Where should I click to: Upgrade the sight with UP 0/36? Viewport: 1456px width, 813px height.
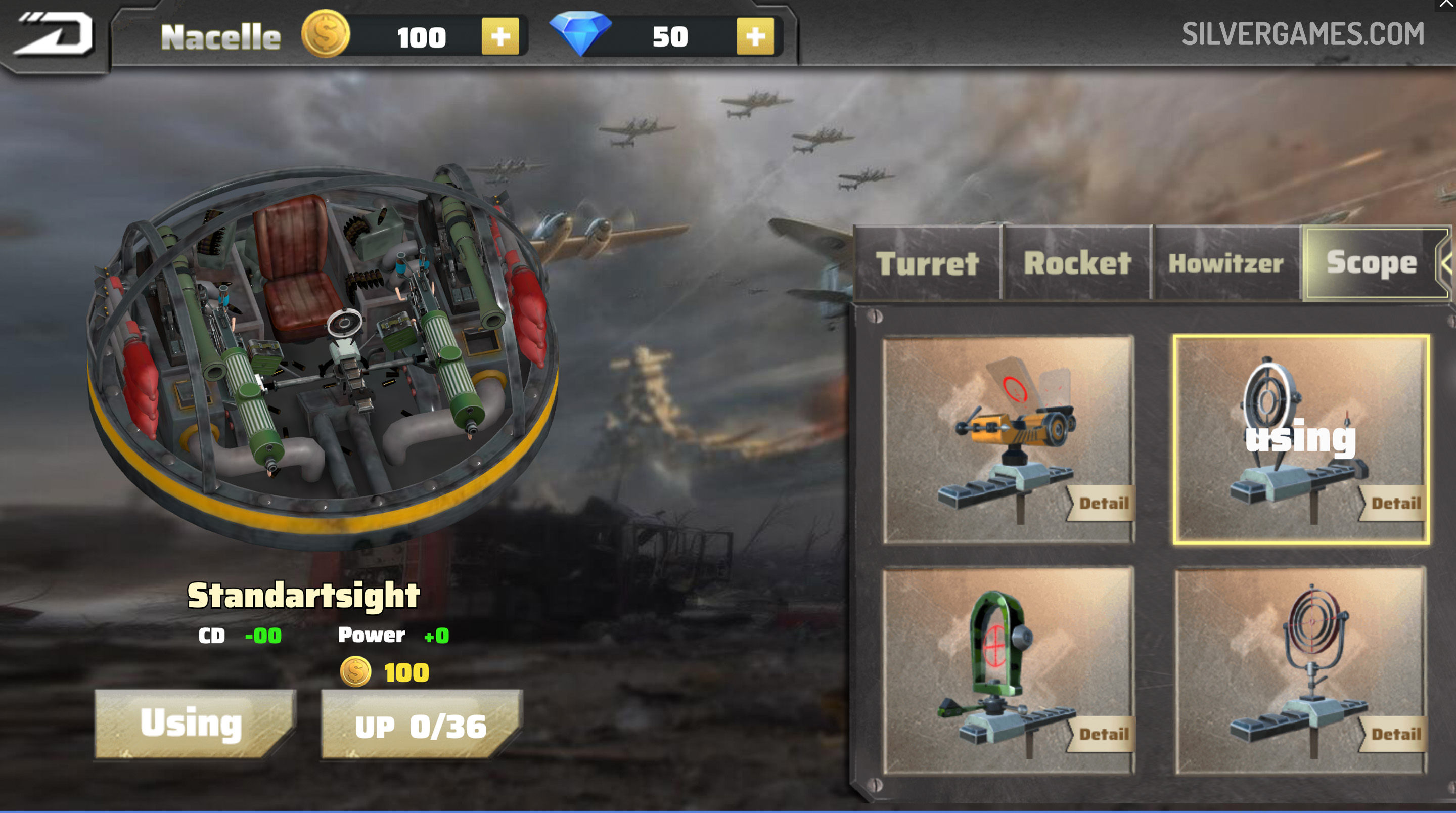click(420, 726)
